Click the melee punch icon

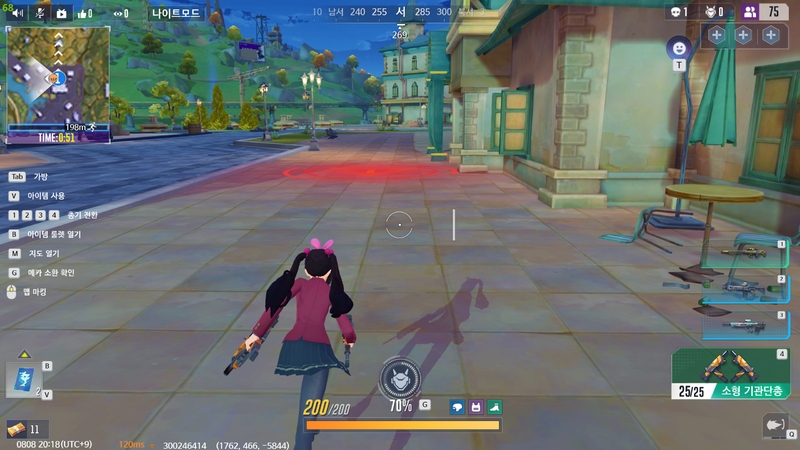[775, 424]
